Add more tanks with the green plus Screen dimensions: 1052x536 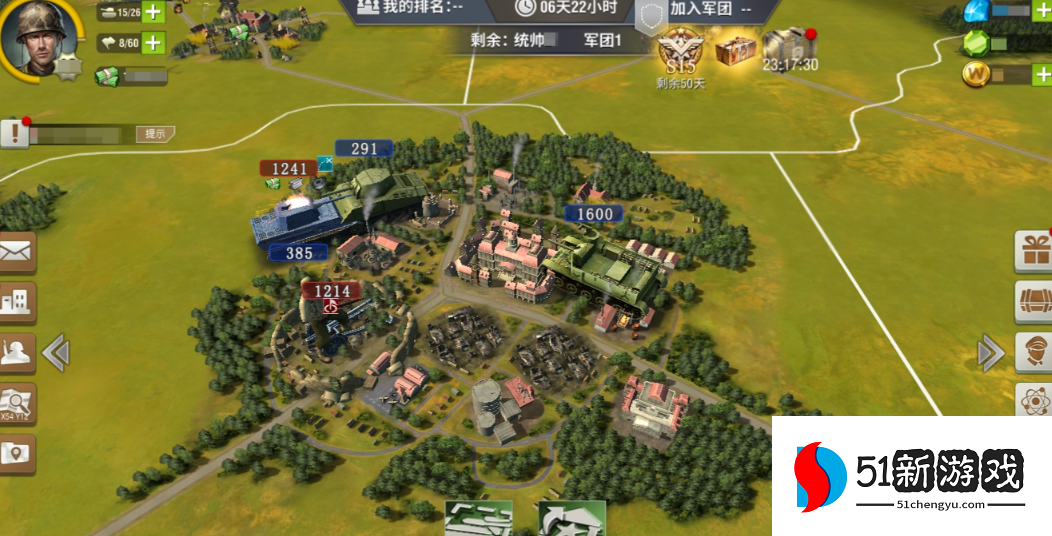(x=153, y=13)
